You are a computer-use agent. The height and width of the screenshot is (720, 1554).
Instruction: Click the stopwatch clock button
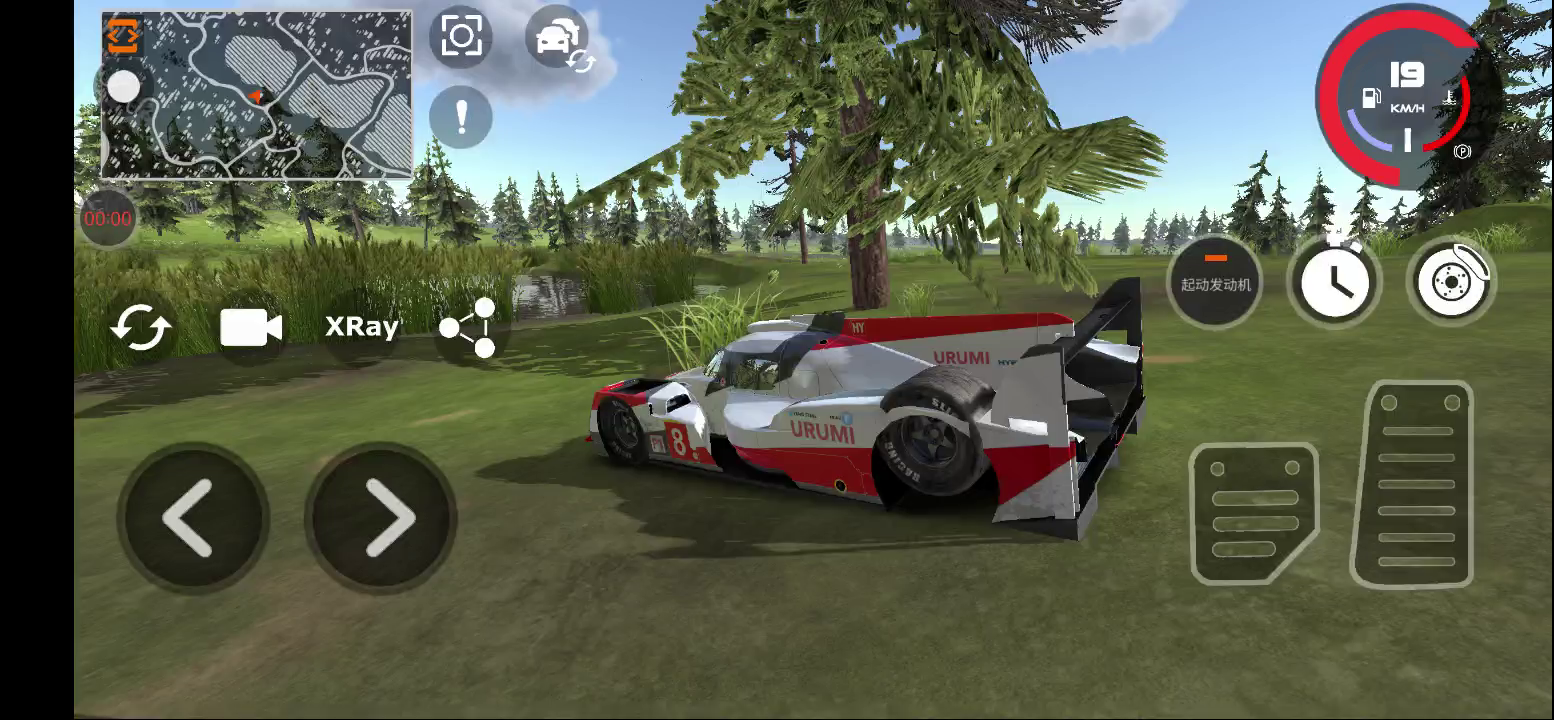tap(1334, 281)
